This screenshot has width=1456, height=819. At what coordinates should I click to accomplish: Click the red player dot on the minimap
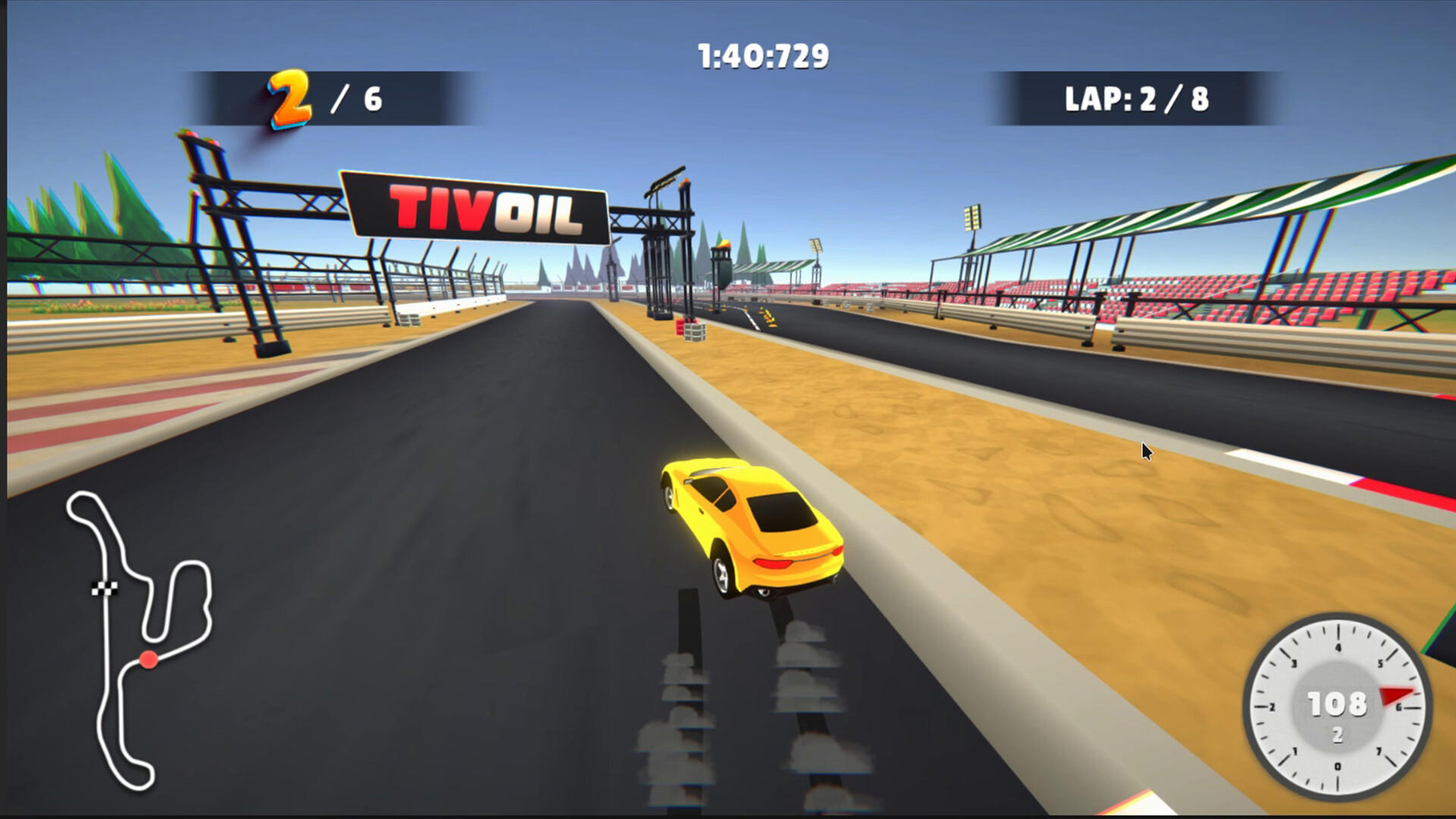(x=149, y=660)
